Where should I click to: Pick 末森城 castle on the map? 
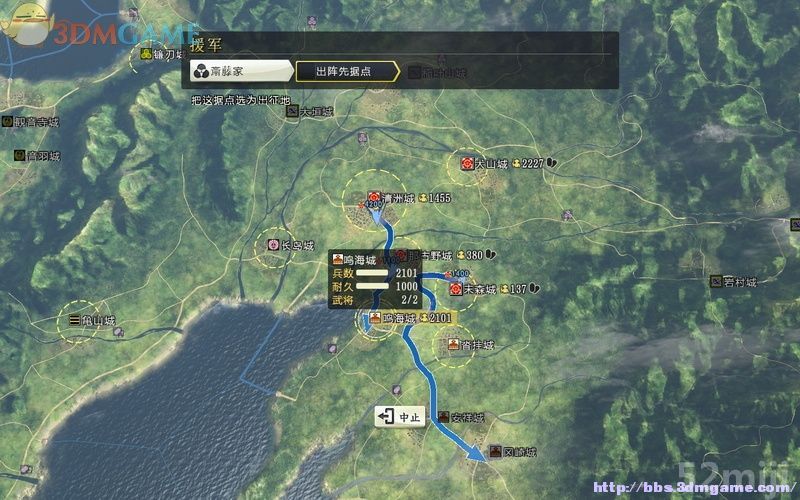[456, 289]
